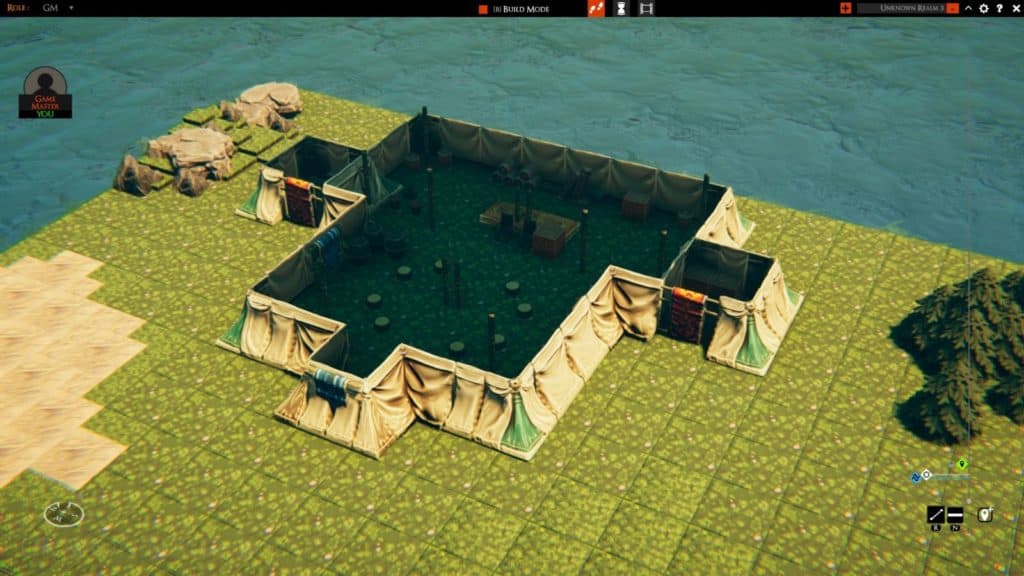
Task: Open the Unknown Realm selector
Action: coord(907,9)
